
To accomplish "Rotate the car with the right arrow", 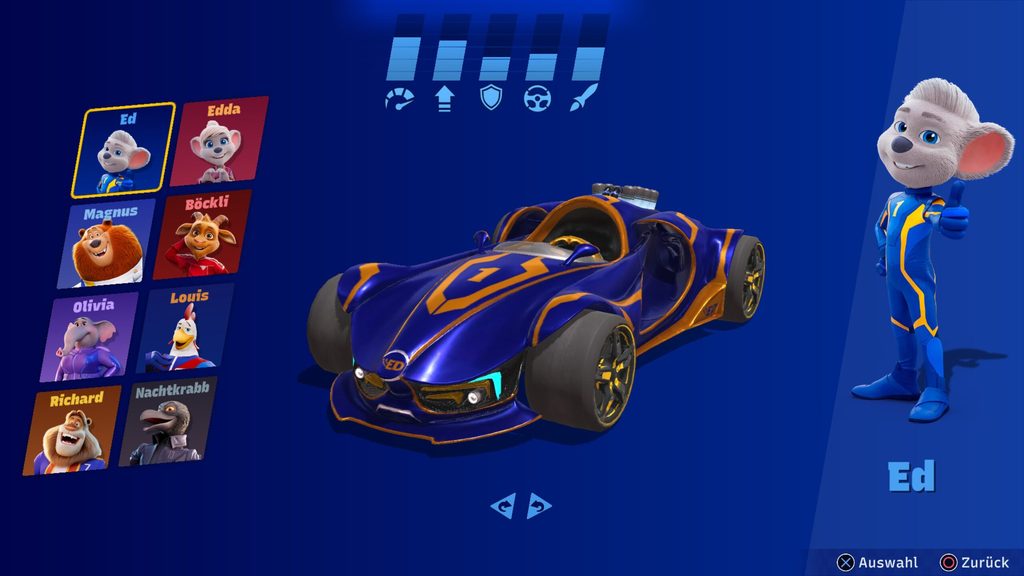I will (x=539, y=506).
